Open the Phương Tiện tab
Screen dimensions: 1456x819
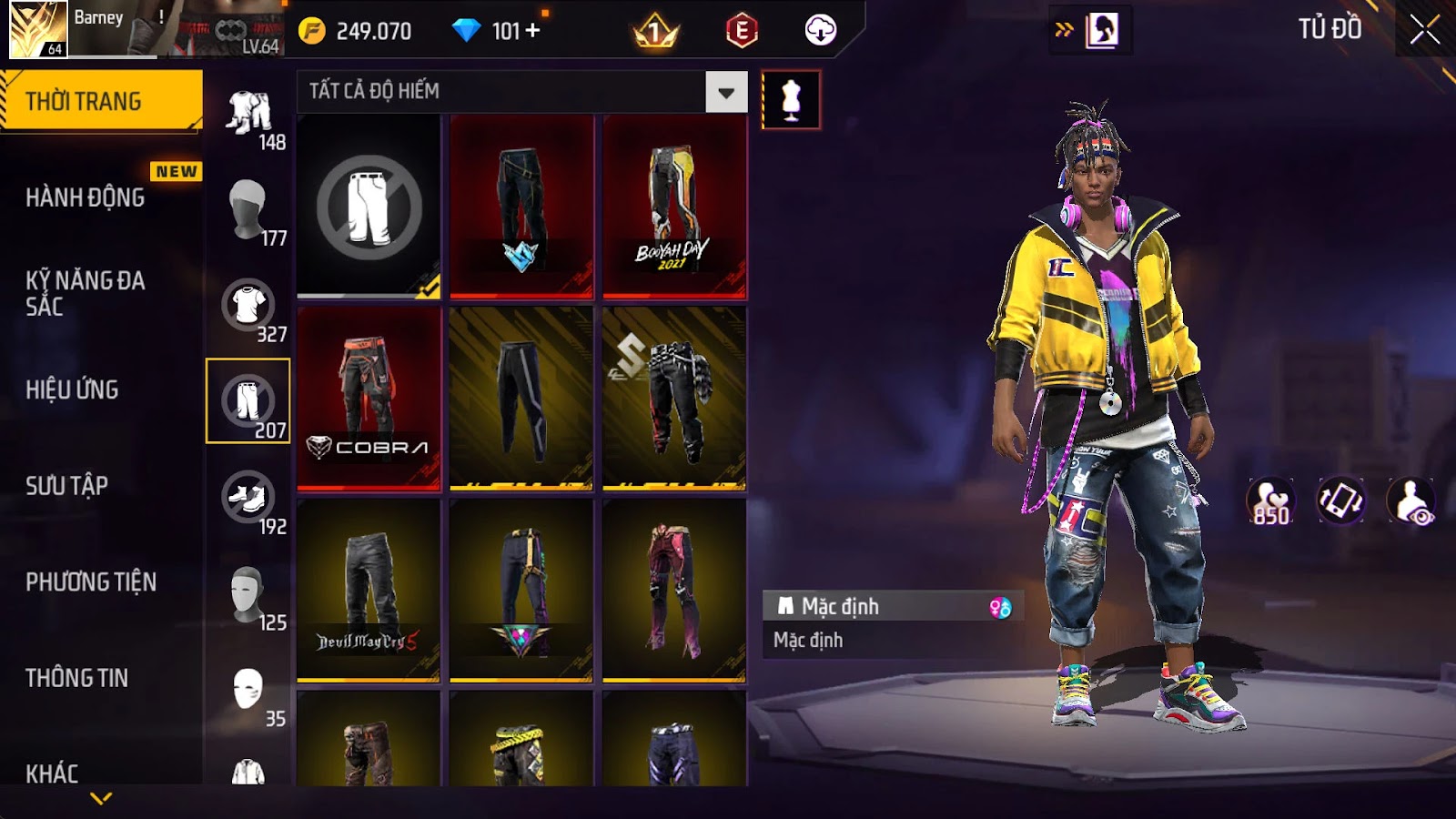pos(91,581)
